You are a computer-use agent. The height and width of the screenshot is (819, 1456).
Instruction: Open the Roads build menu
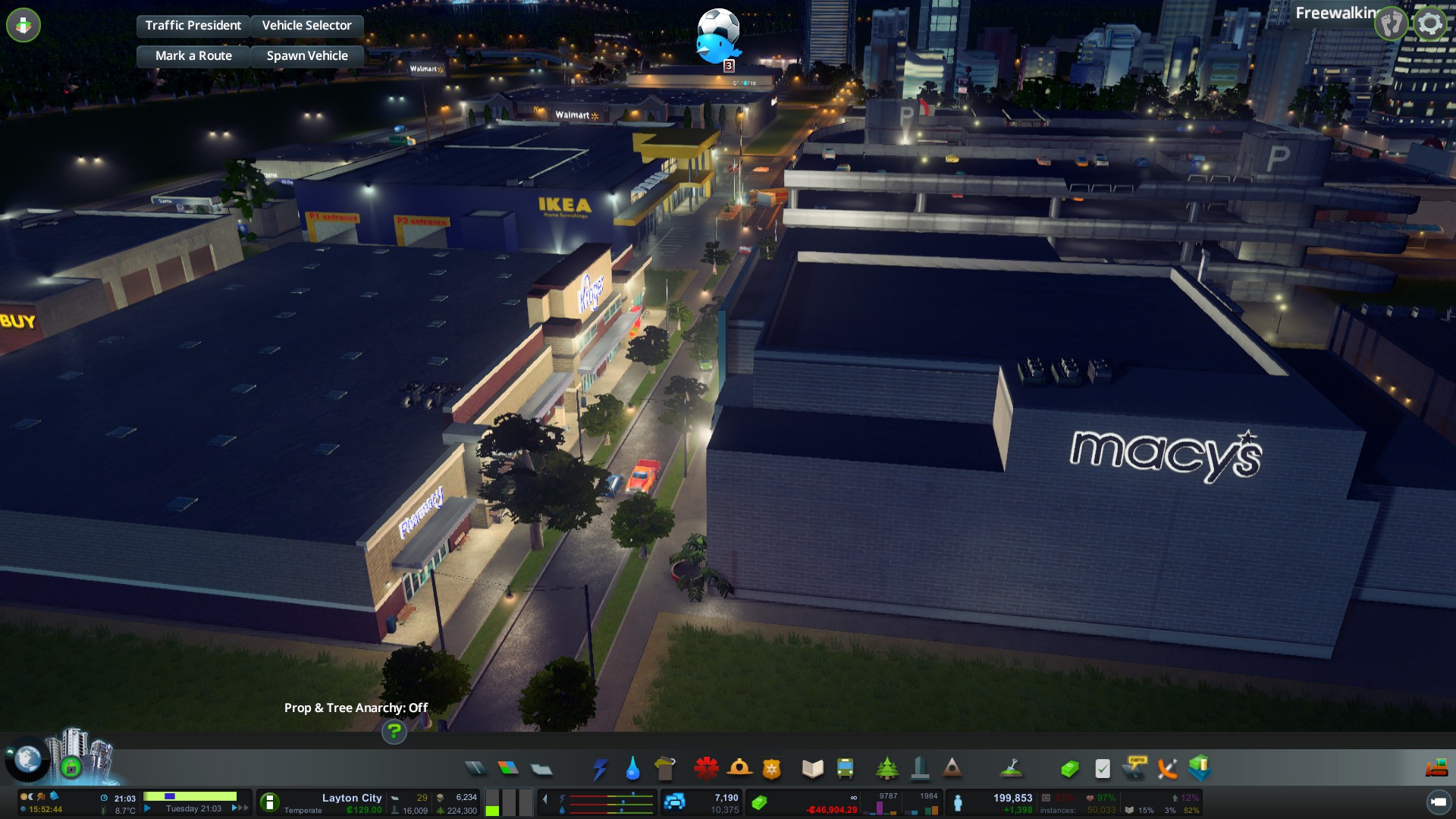pyautogui.click(x=475, y=769)
